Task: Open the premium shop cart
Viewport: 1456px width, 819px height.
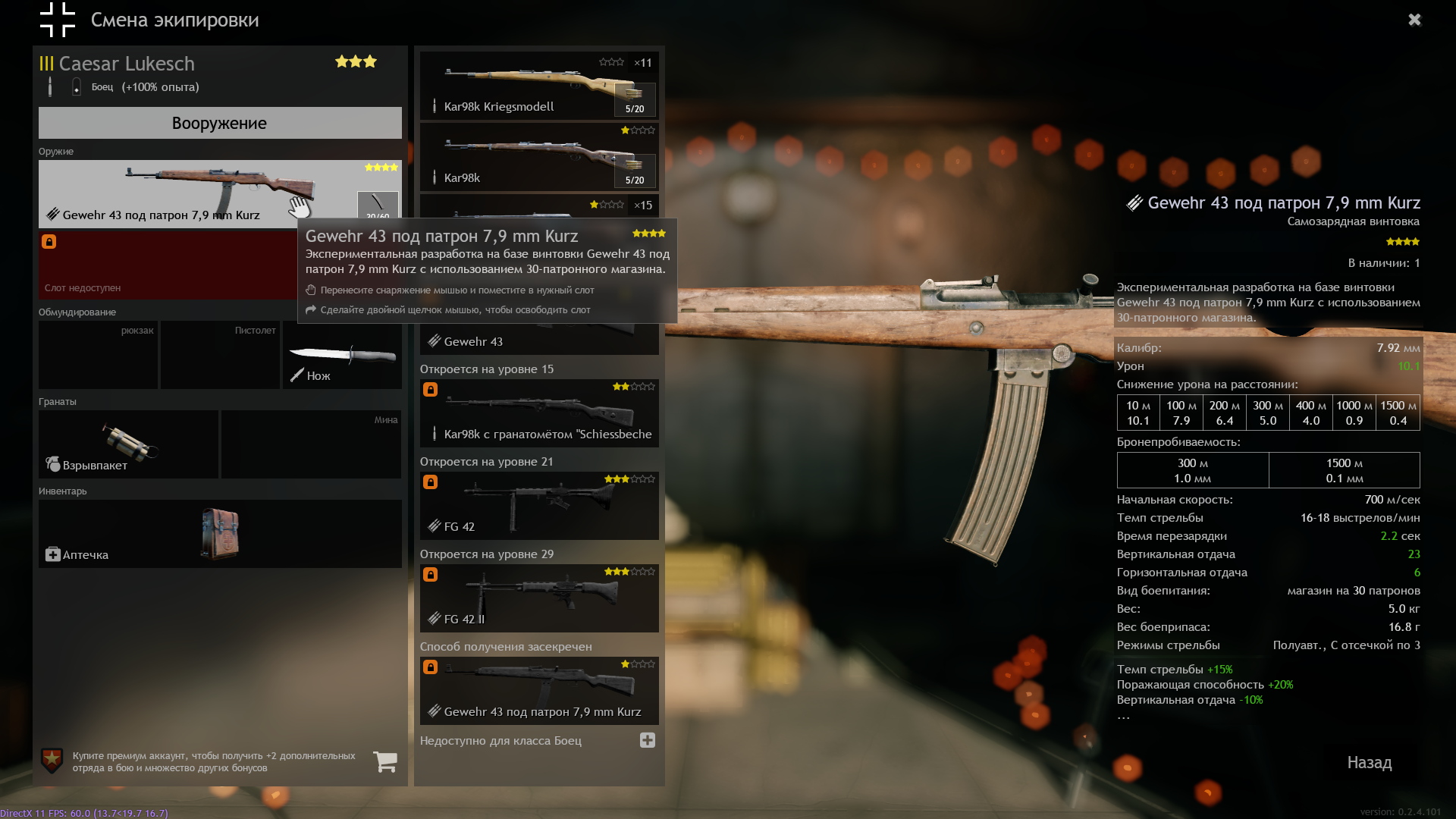Action: [x=385, y=761]
